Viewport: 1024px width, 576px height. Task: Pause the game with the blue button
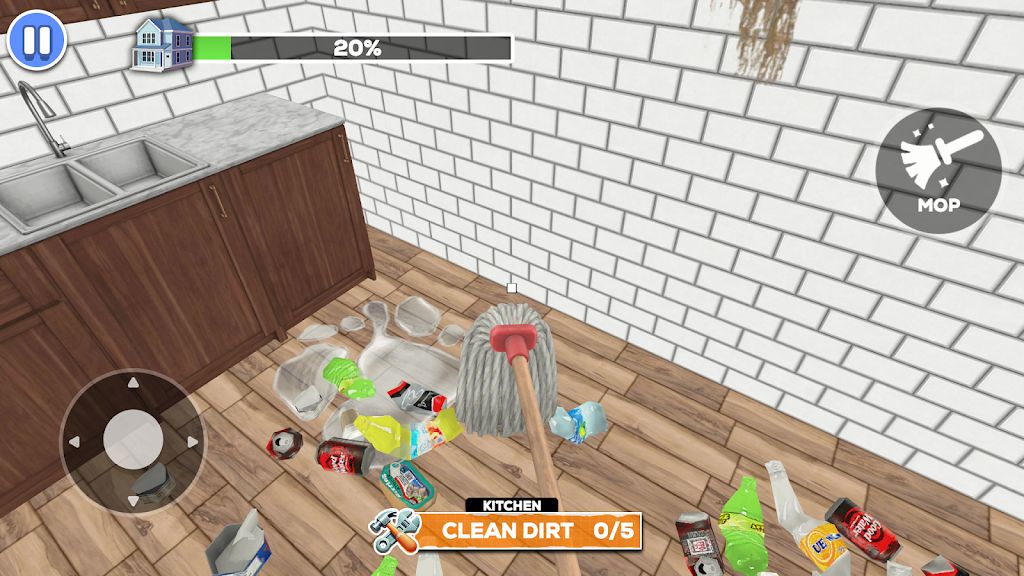(x=36, y=41)
